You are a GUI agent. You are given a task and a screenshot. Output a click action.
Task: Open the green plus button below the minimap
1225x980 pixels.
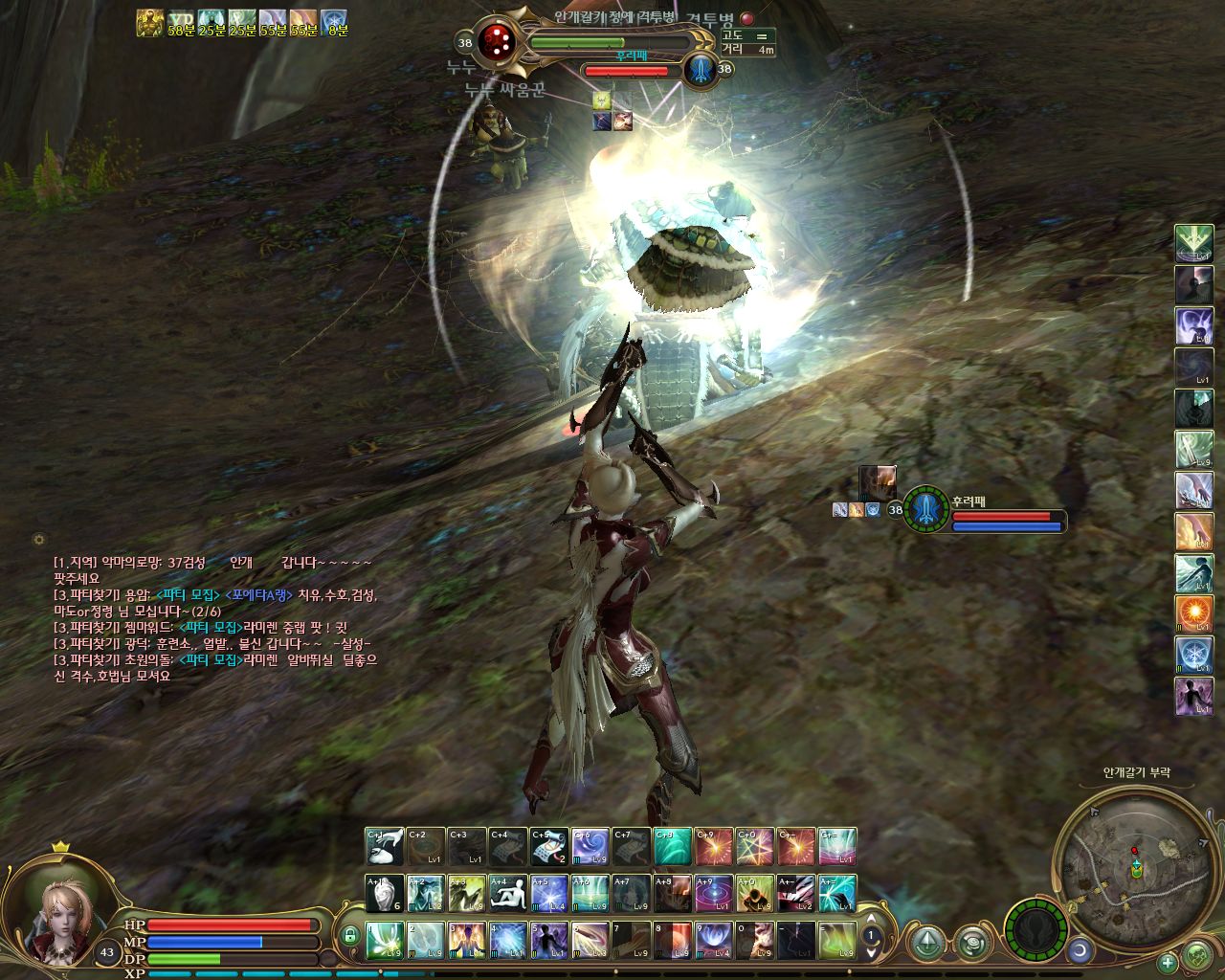click(x=1168, y=963)
